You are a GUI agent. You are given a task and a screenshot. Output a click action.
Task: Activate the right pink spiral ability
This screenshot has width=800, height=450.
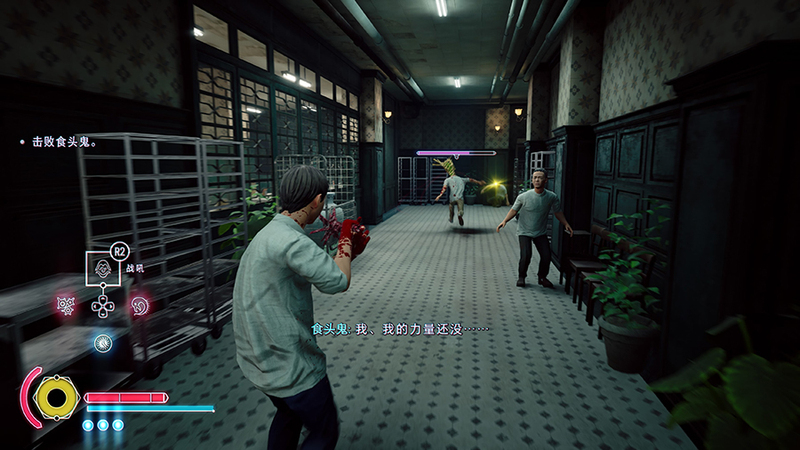(139, 304)
